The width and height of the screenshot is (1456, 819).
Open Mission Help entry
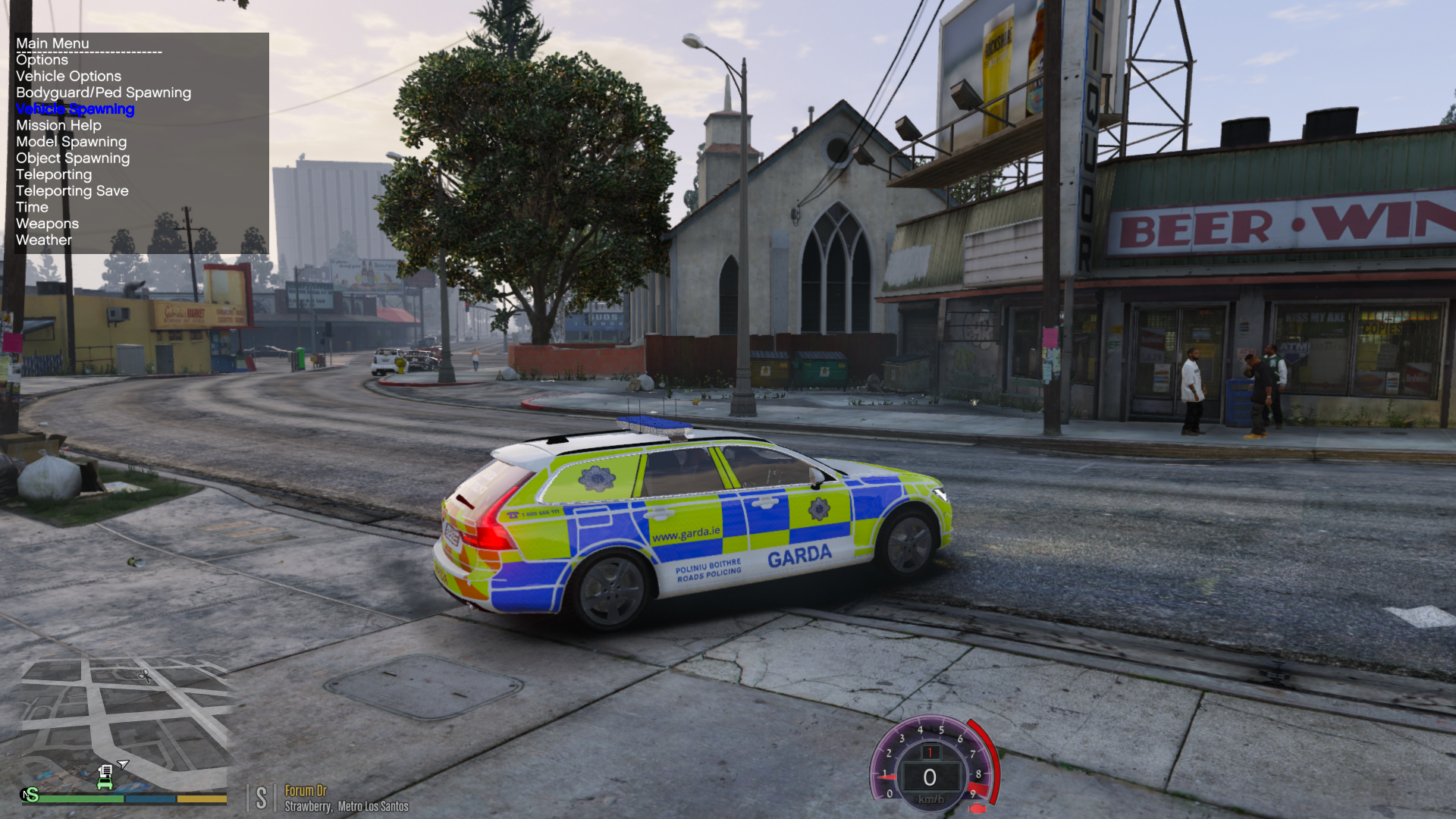(x=58, y=126)
